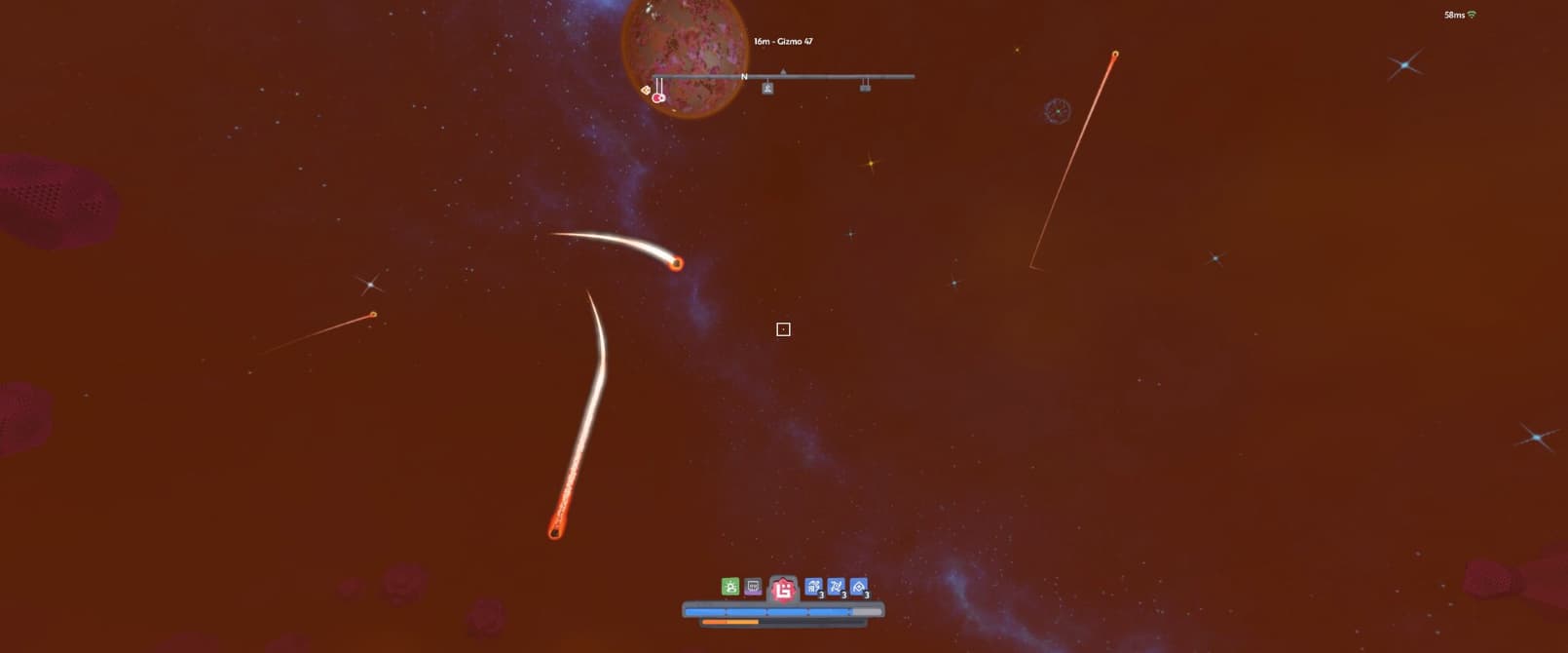This screenshot has height=653, width=1568.
Task: Select the grey figure marker on compass
Action: pos(767,89)
